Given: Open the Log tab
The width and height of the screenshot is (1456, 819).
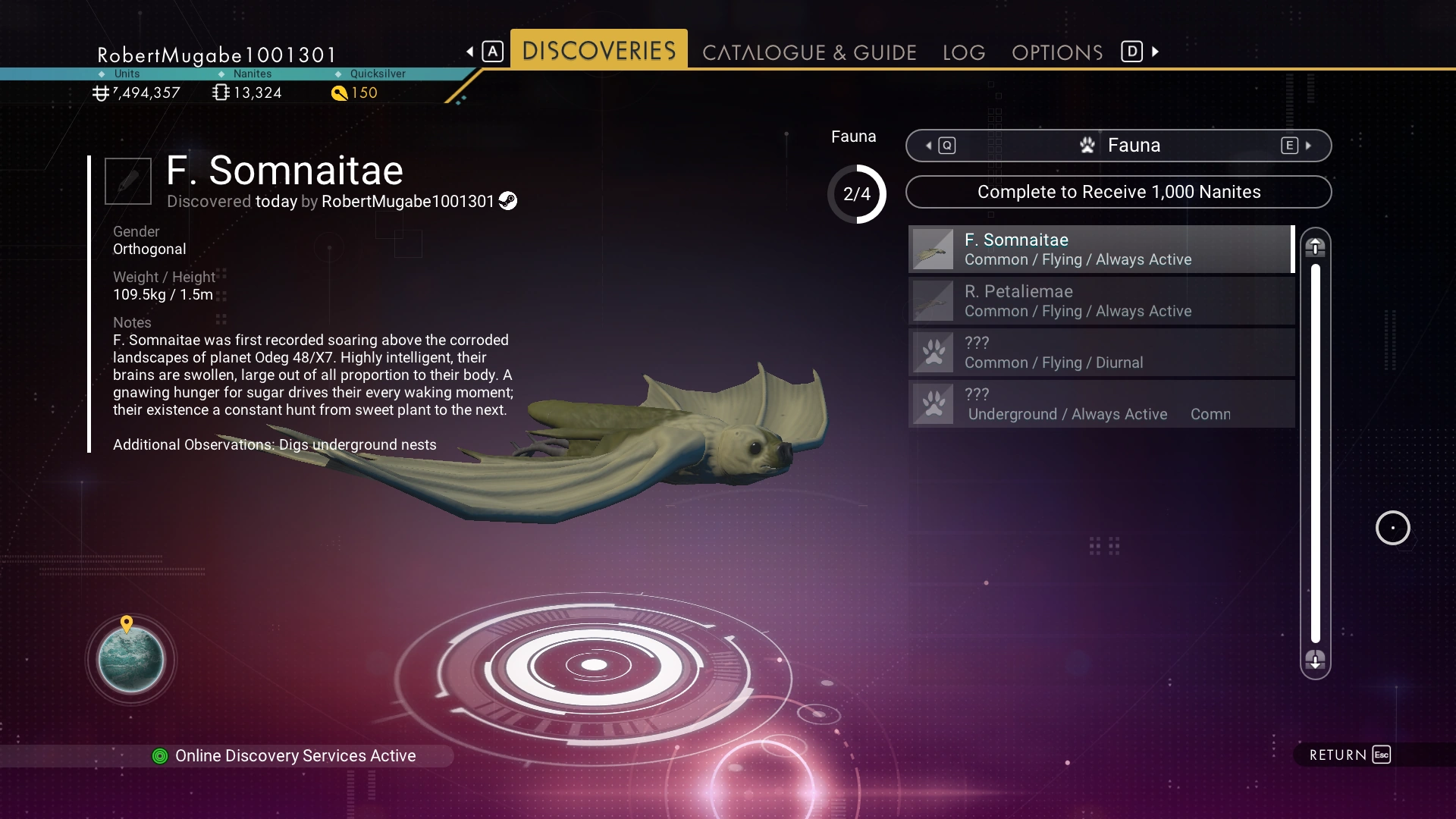Looking at the screenshot, I should 964,52.
